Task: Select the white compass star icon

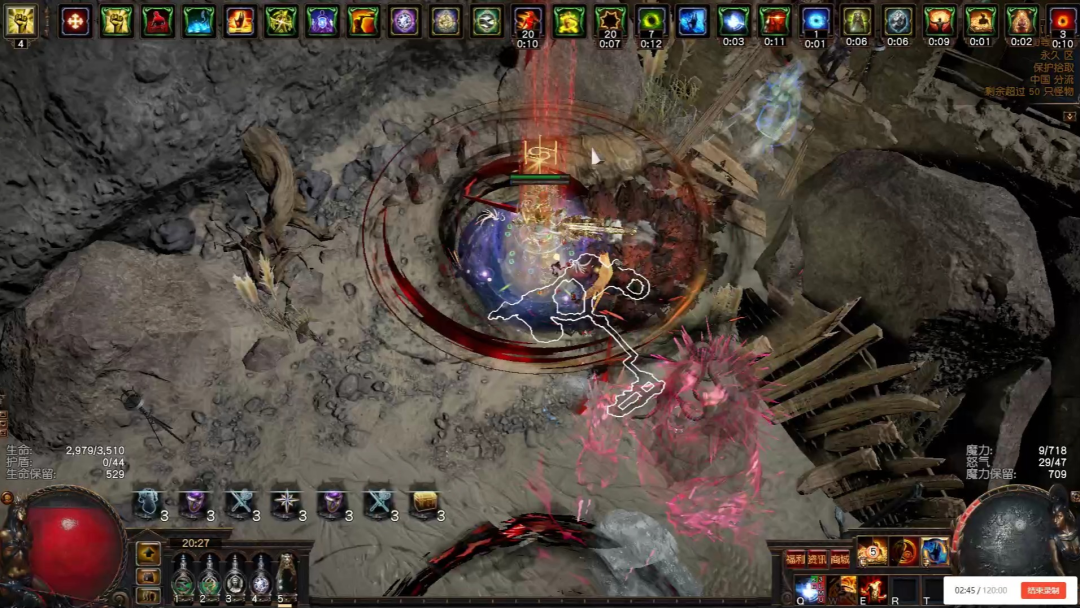Action: tap(286, 504)
